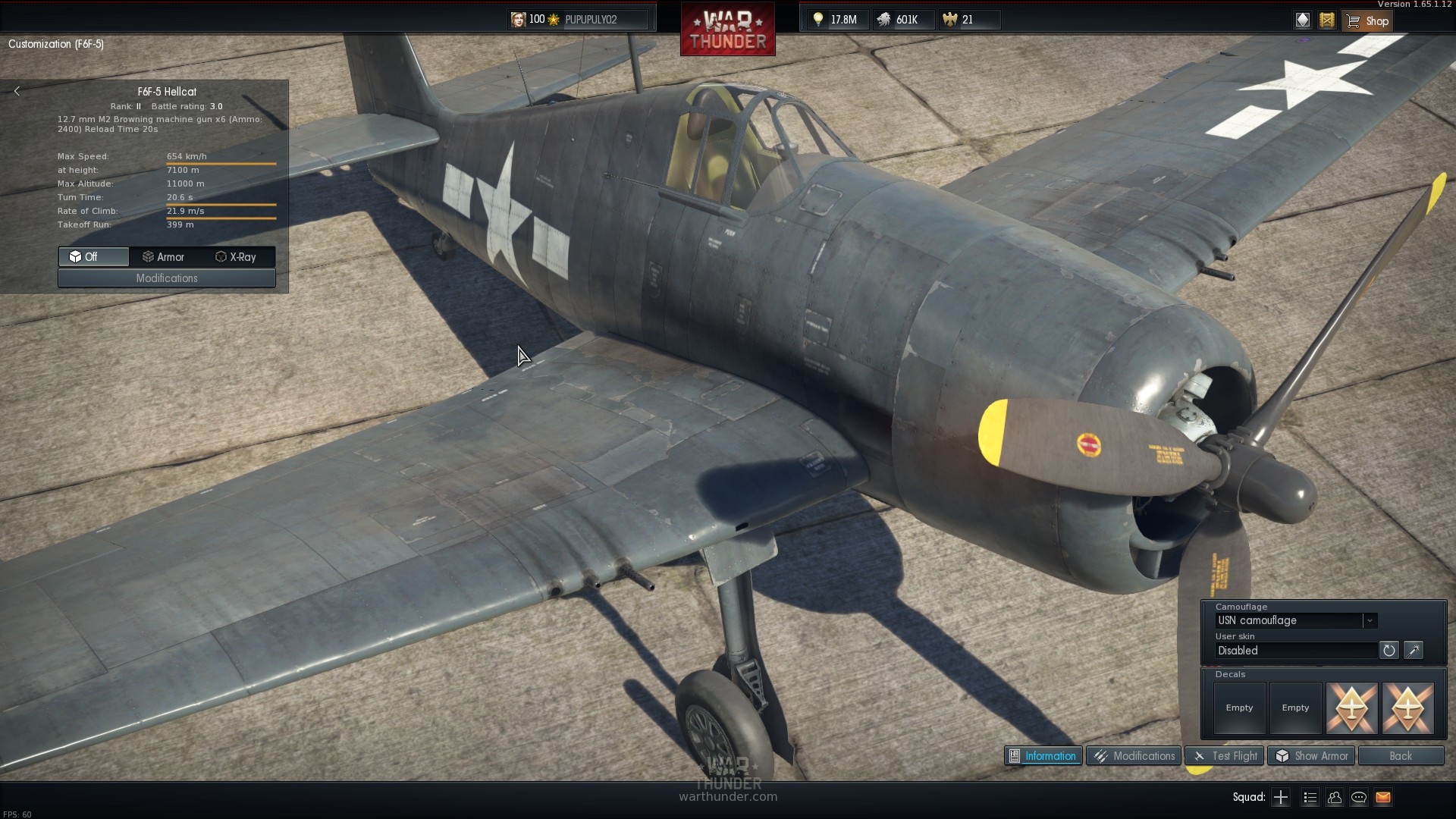Click the Back button
Viewport: 1456px width, 819px height.
(1401, 756)
